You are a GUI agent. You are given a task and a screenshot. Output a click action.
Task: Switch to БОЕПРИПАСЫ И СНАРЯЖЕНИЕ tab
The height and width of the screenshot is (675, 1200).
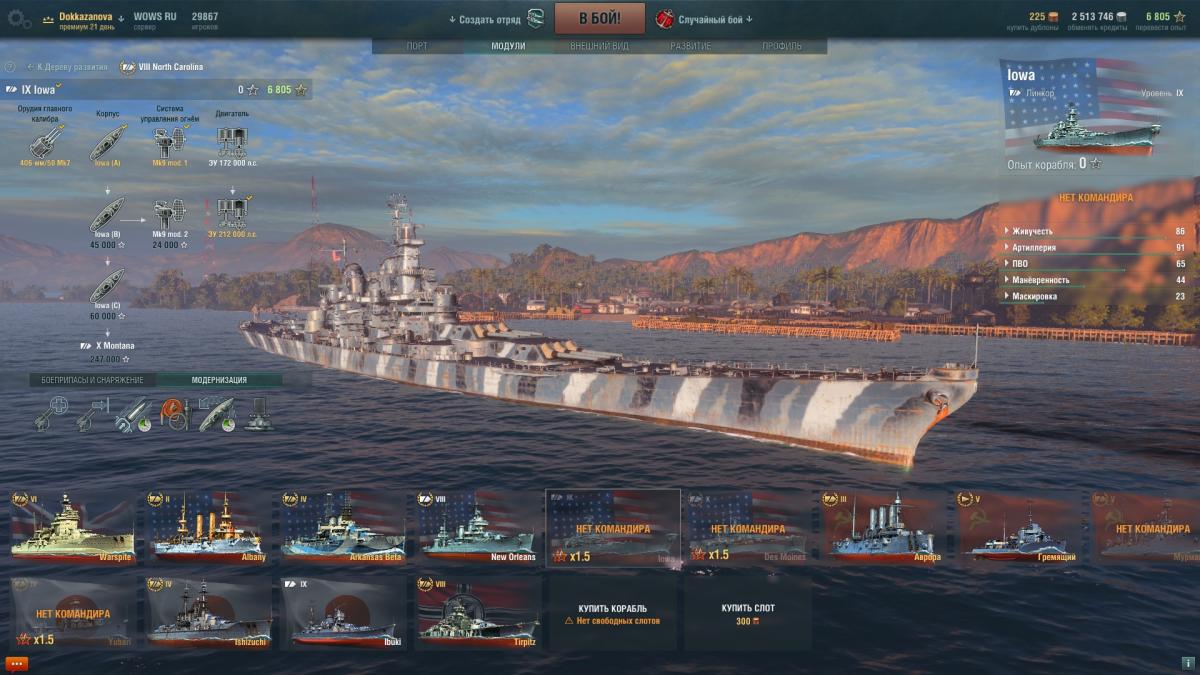pos(92,380)
